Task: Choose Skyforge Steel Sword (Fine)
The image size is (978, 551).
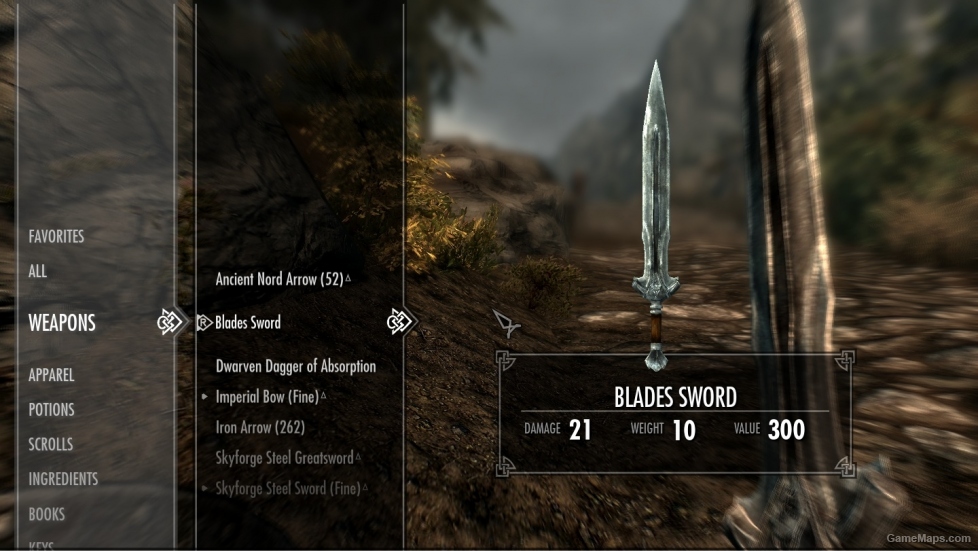Action: (x=287, y=488)
